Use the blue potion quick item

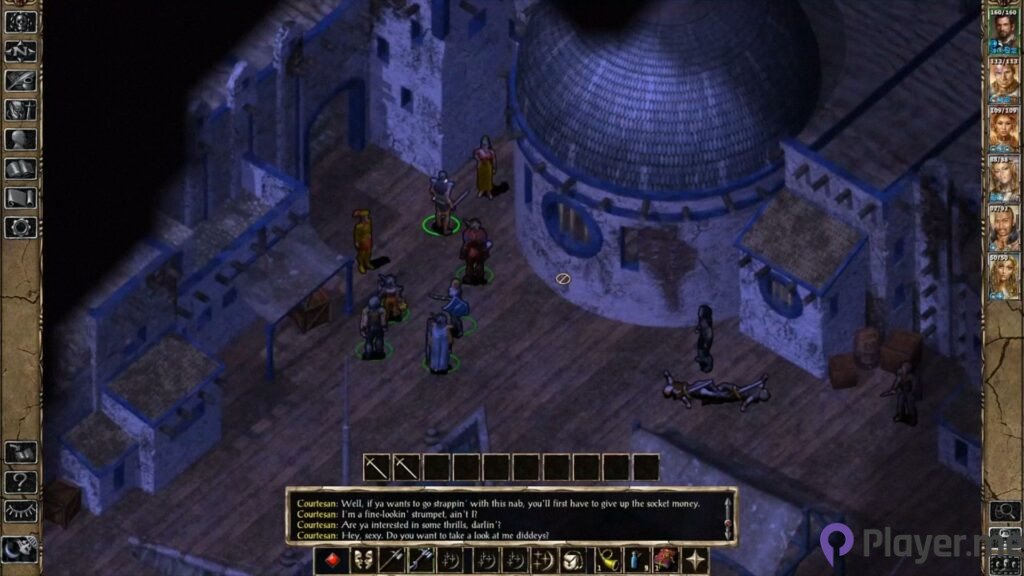(x=635, y=561)
